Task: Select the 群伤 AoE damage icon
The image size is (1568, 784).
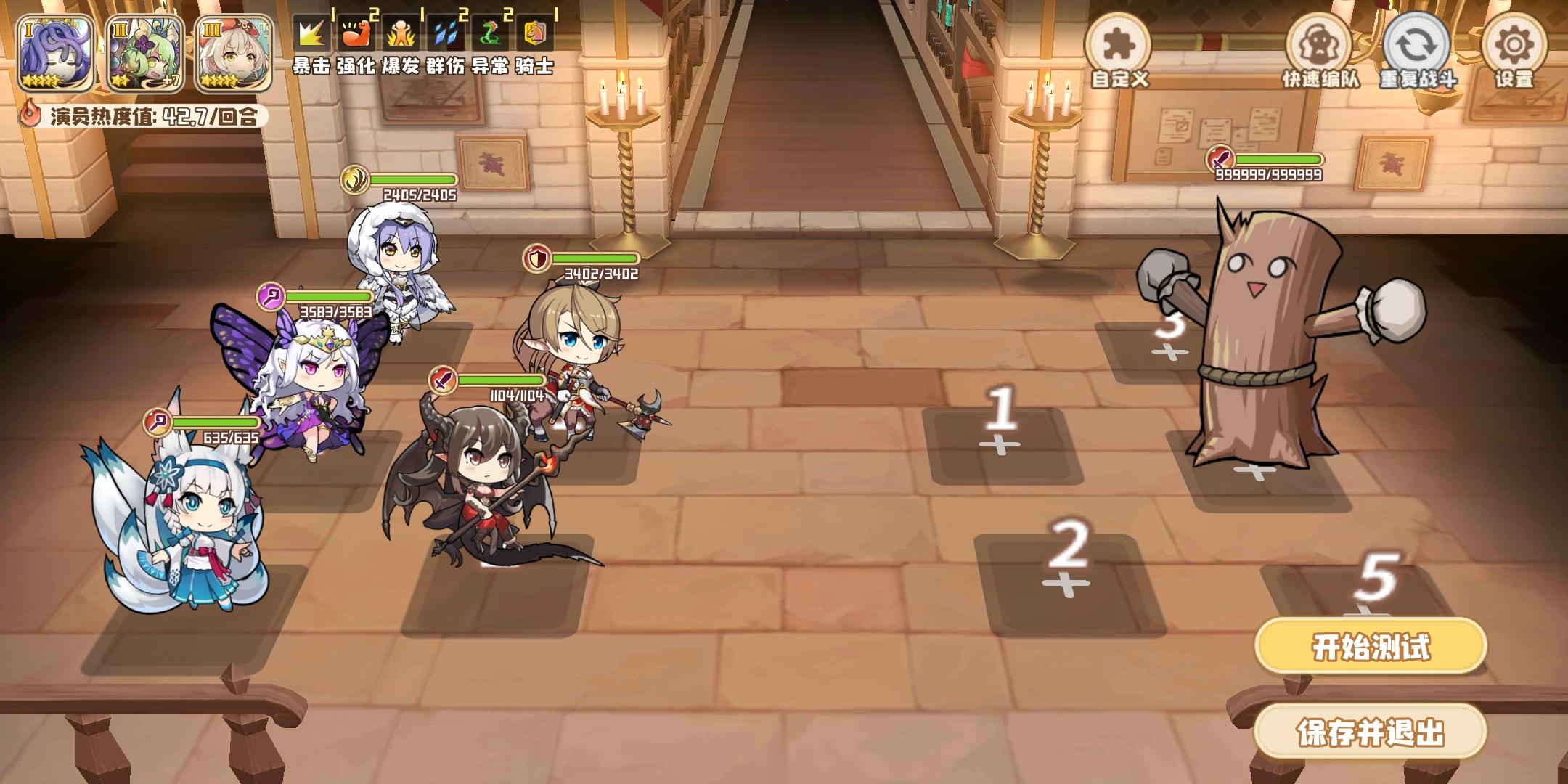Action: [x=444, y=33]
